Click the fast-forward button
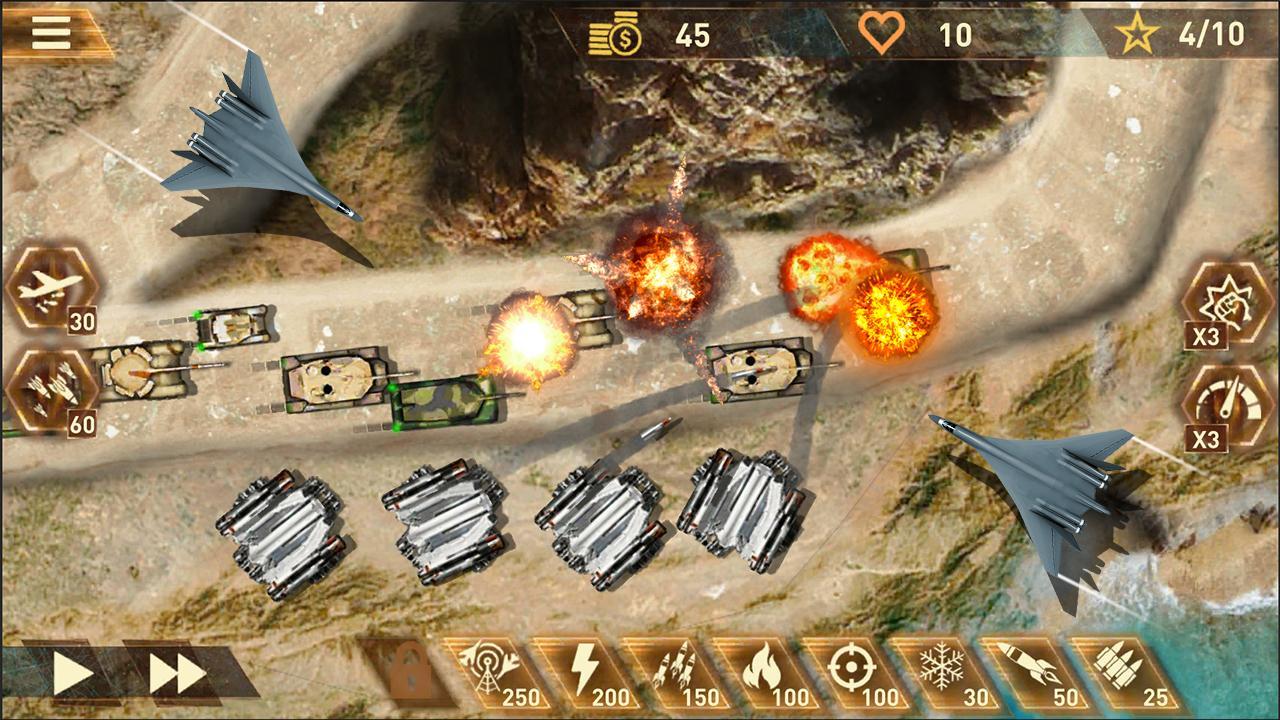Screen dimensions: 1280x720 178,674
